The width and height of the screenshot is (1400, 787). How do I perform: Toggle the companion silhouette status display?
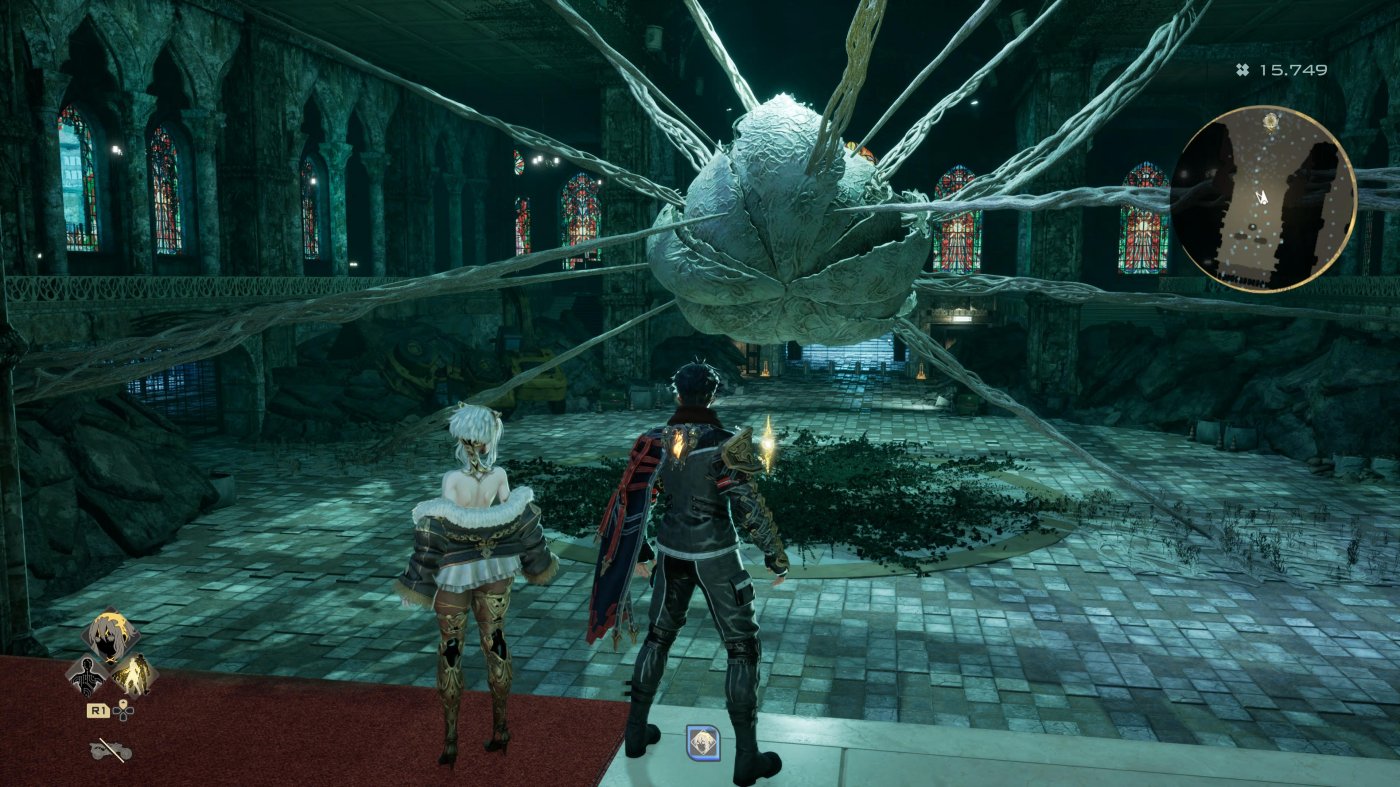[x=88, y=678]
